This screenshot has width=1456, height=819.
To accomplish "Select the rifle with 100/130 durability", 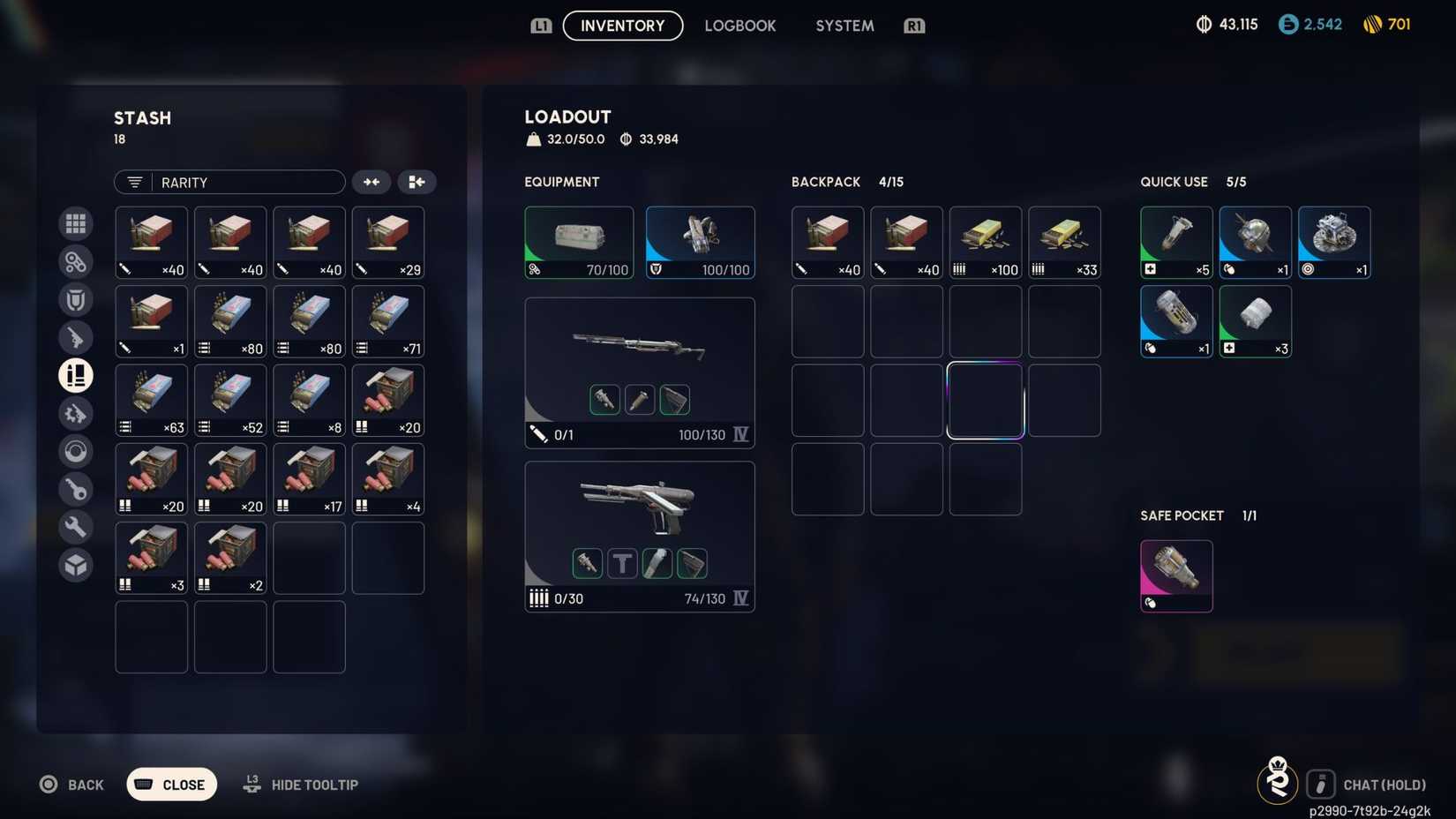I will click(x=640, y=372).
